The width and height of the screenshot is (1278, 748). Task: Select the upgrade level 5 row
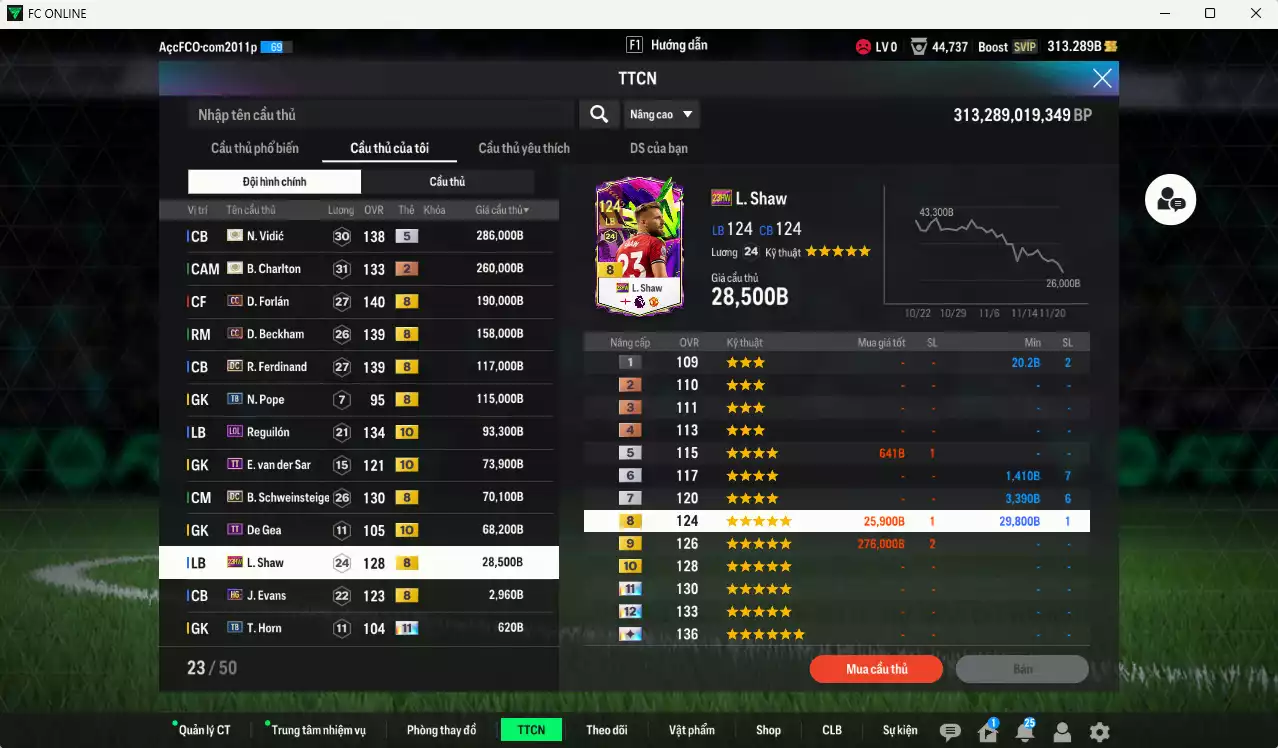click(x=836, y=453)
